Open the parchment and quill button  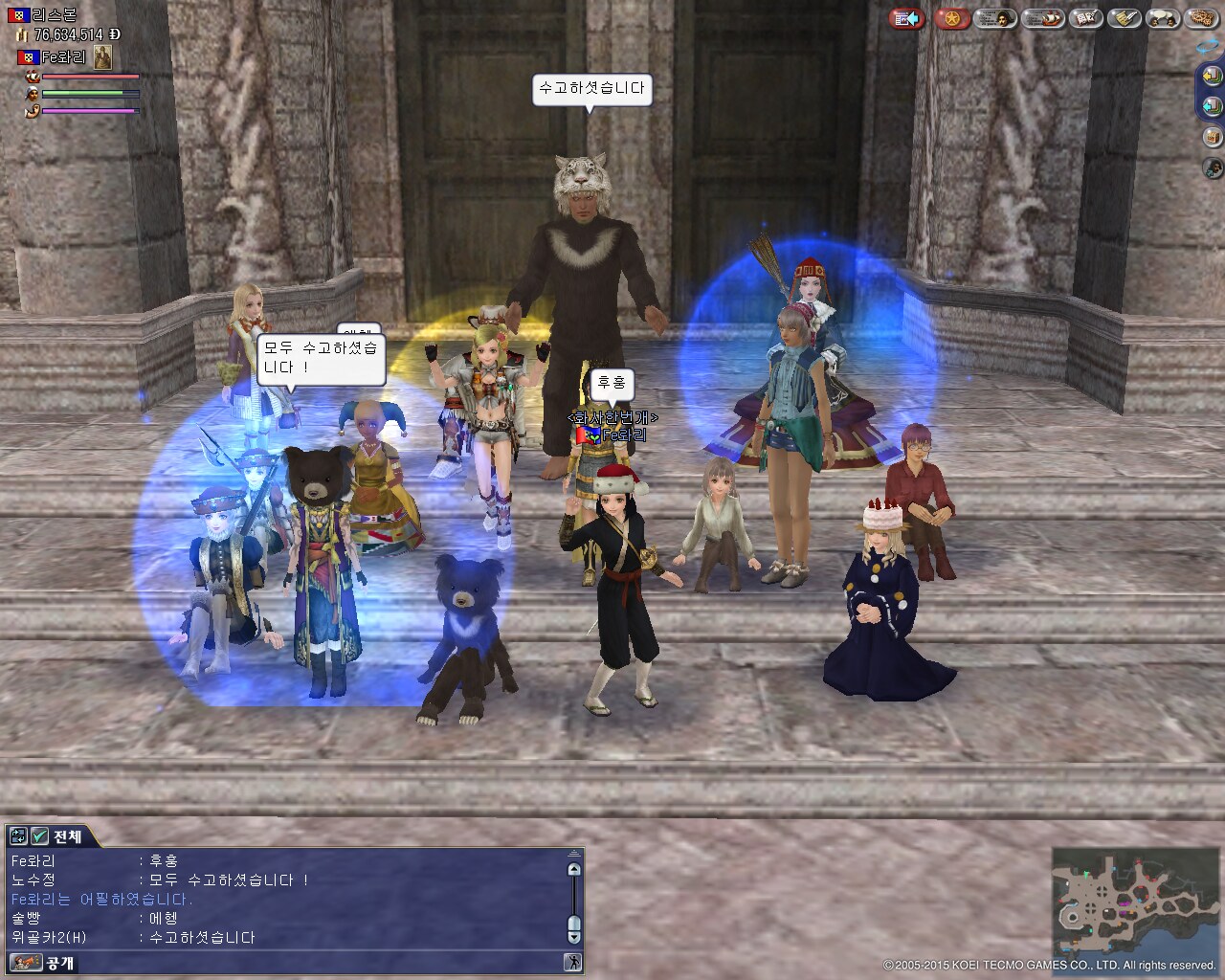click(1124, 18)
